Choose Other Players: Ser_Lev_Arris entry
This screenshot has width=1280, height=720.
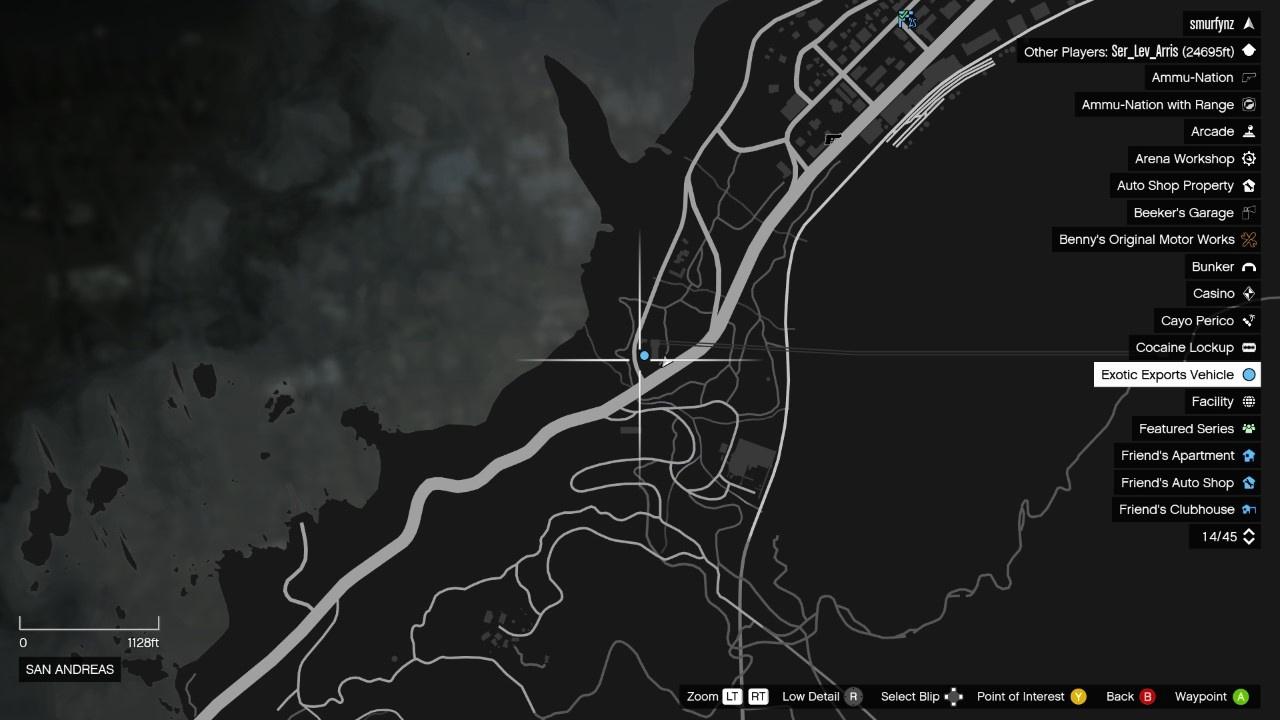pyautogui.click(x=1139, y=51)
